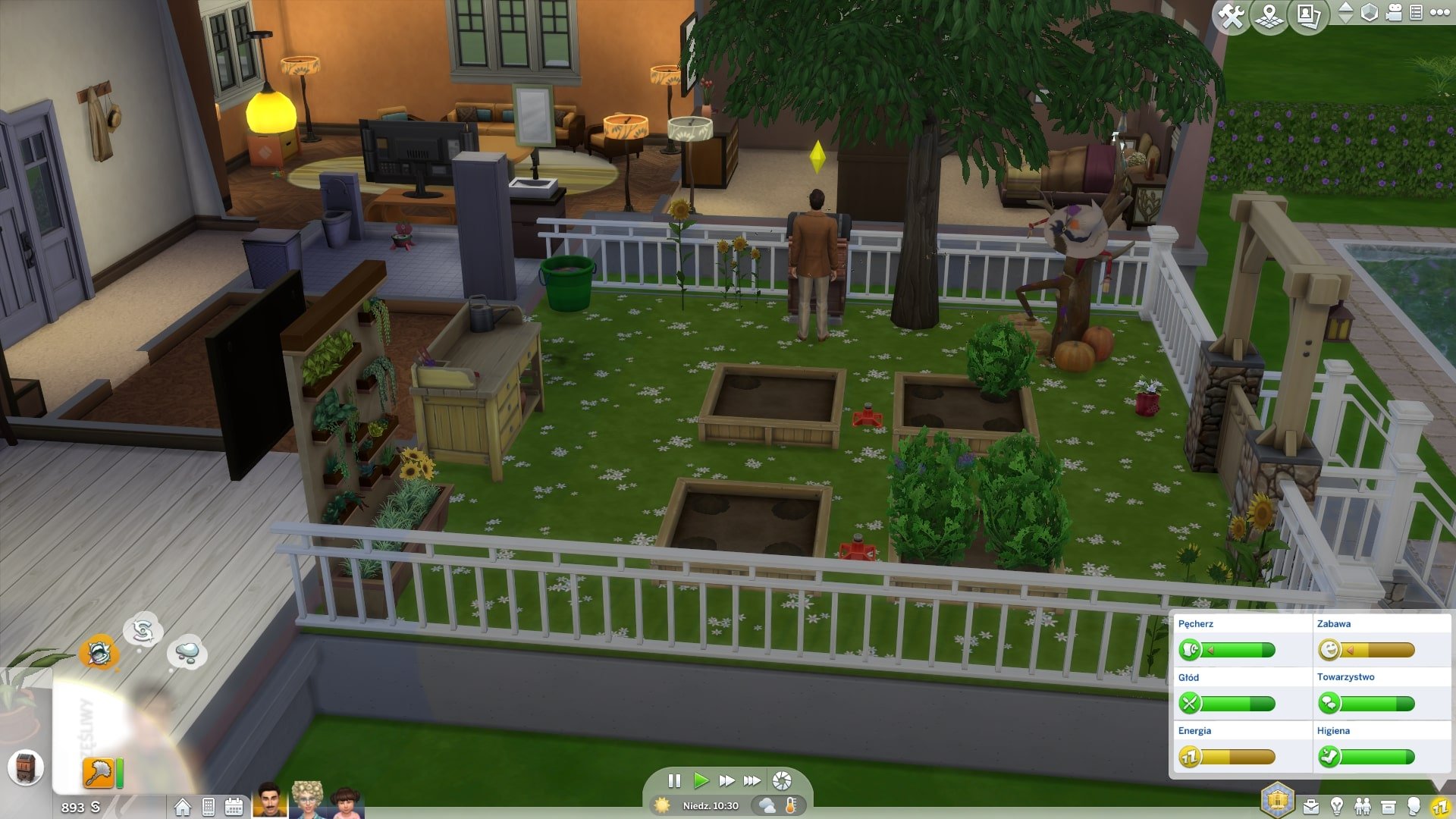Open the Gallery photos button
Image resolution: width=1456 pixels, height=819 pixels.
click(1308, 15)
